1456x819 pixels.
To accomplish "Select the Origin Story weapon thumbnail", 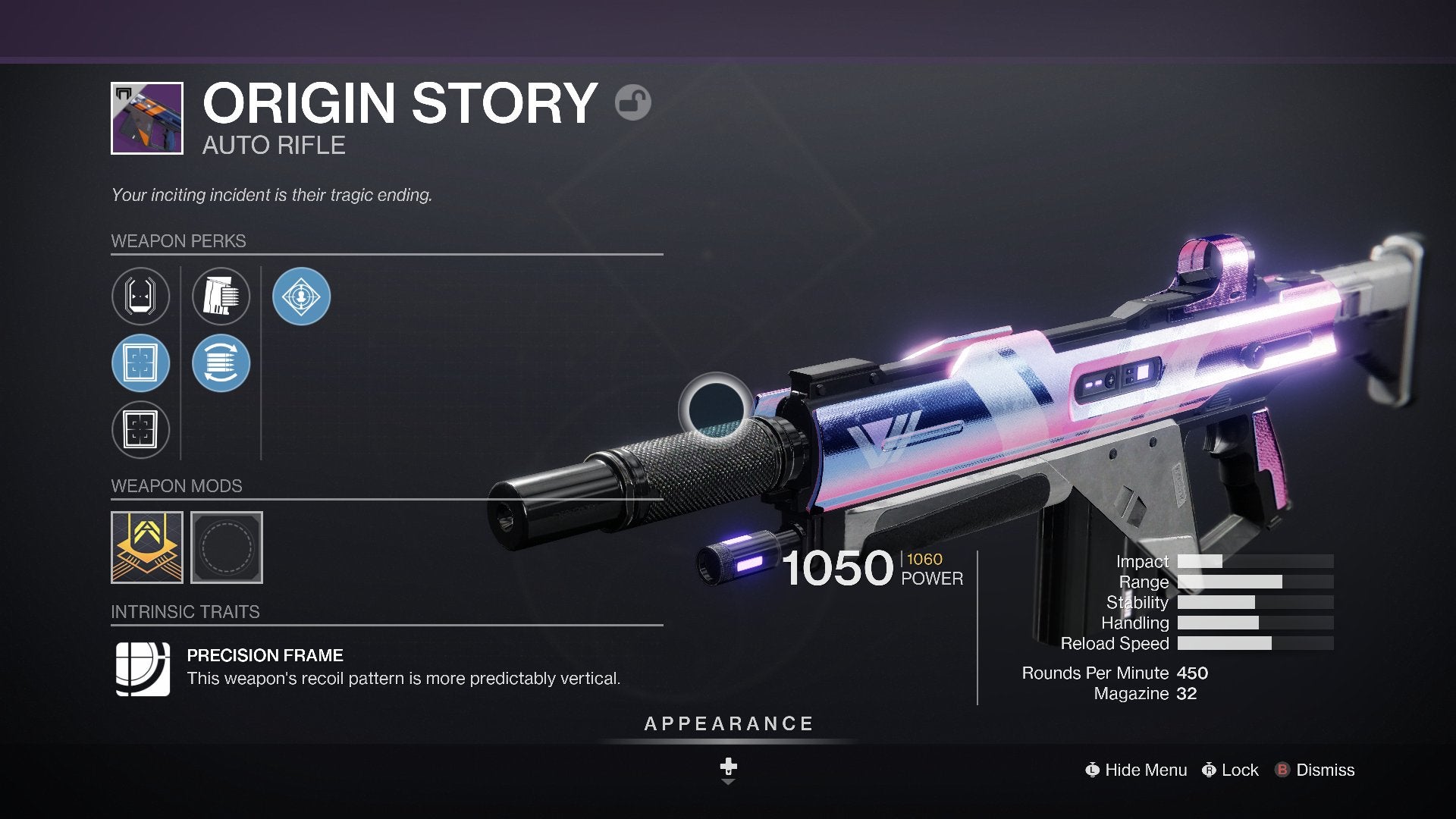I will [147, 118].
